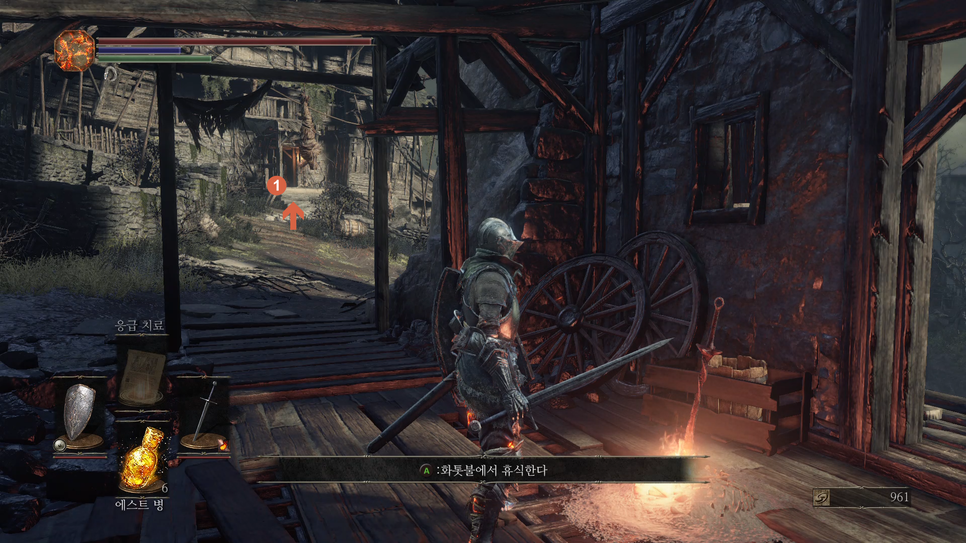Select the shield in the left-hand slot
966x543 pixels.
(x=80, y=412)
